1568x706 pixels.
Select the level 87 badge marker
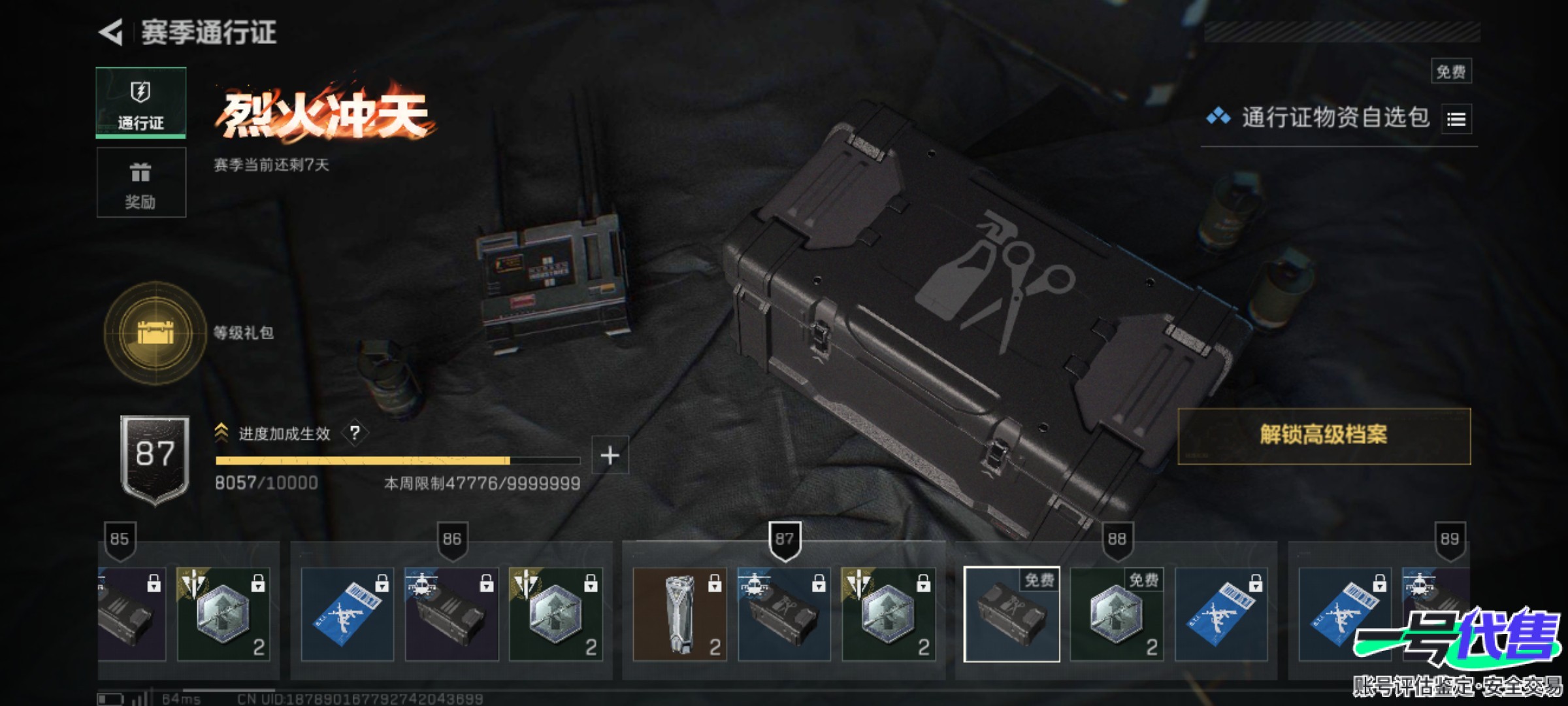(784, 540)
